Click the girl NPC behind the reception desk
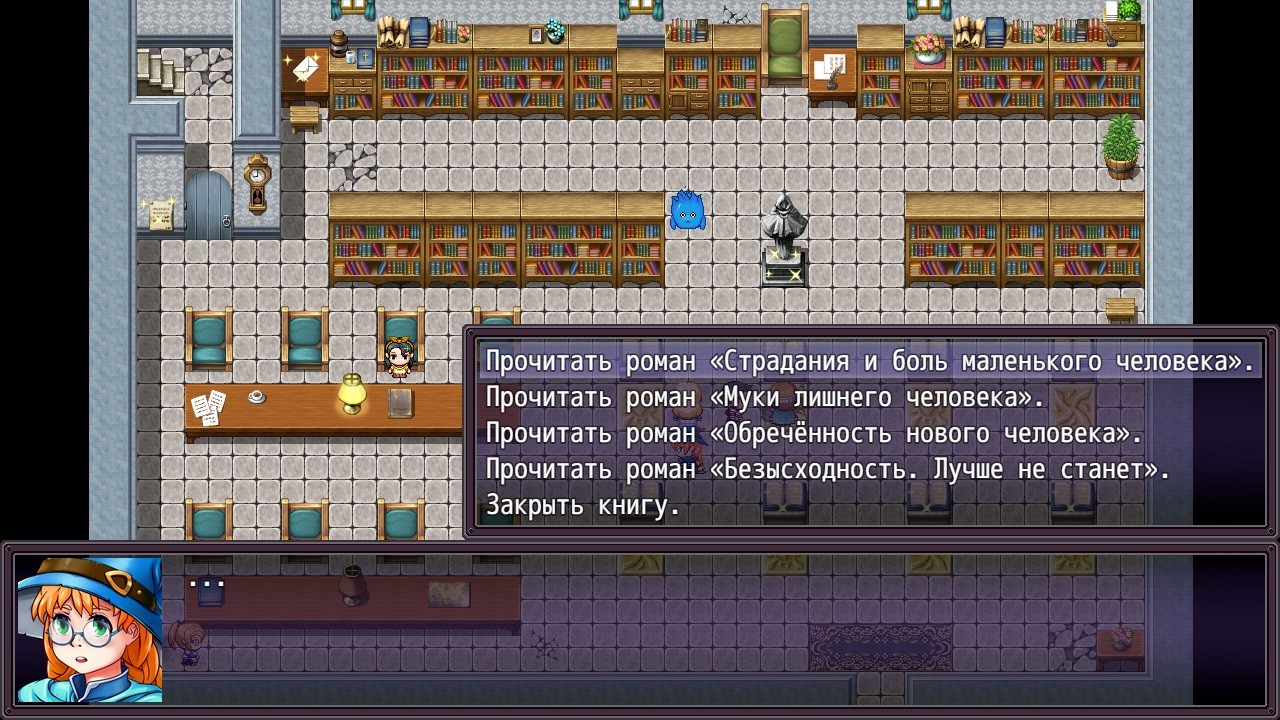Viewport: 1280px width, 720px height. coord(397,360)
